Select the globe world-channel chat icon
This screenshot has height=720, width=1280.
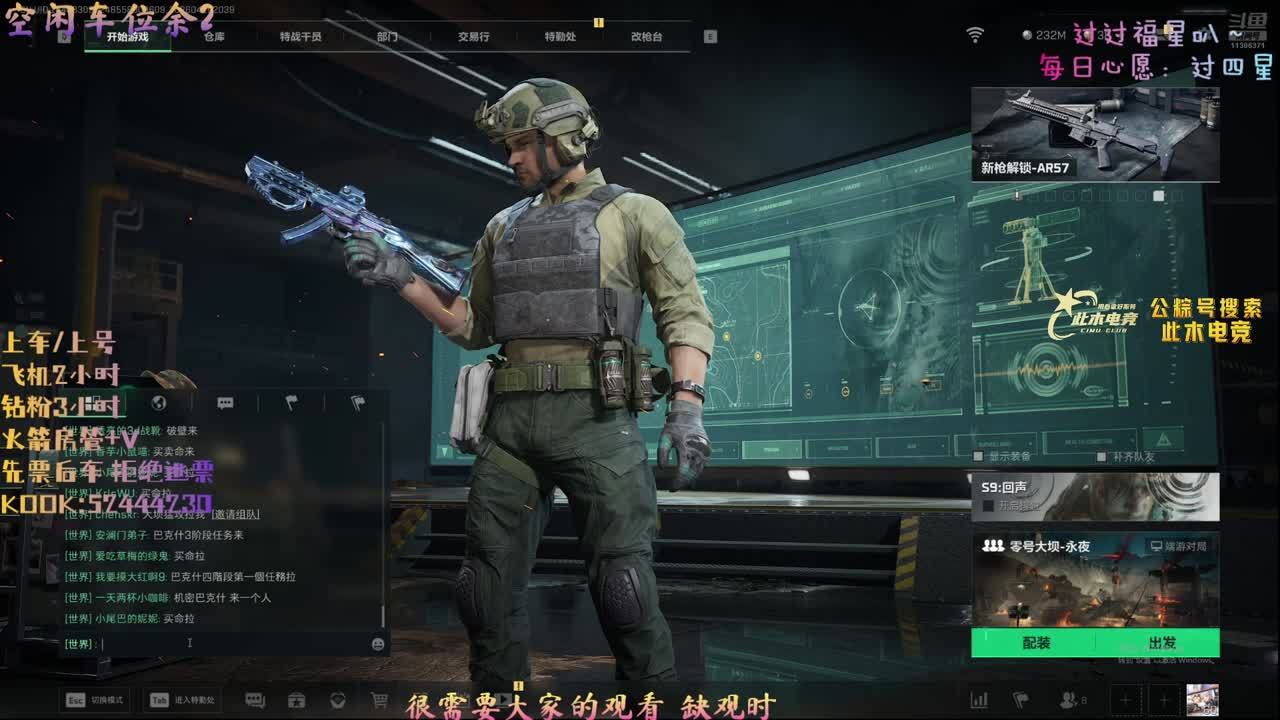[x=159, y=403]
